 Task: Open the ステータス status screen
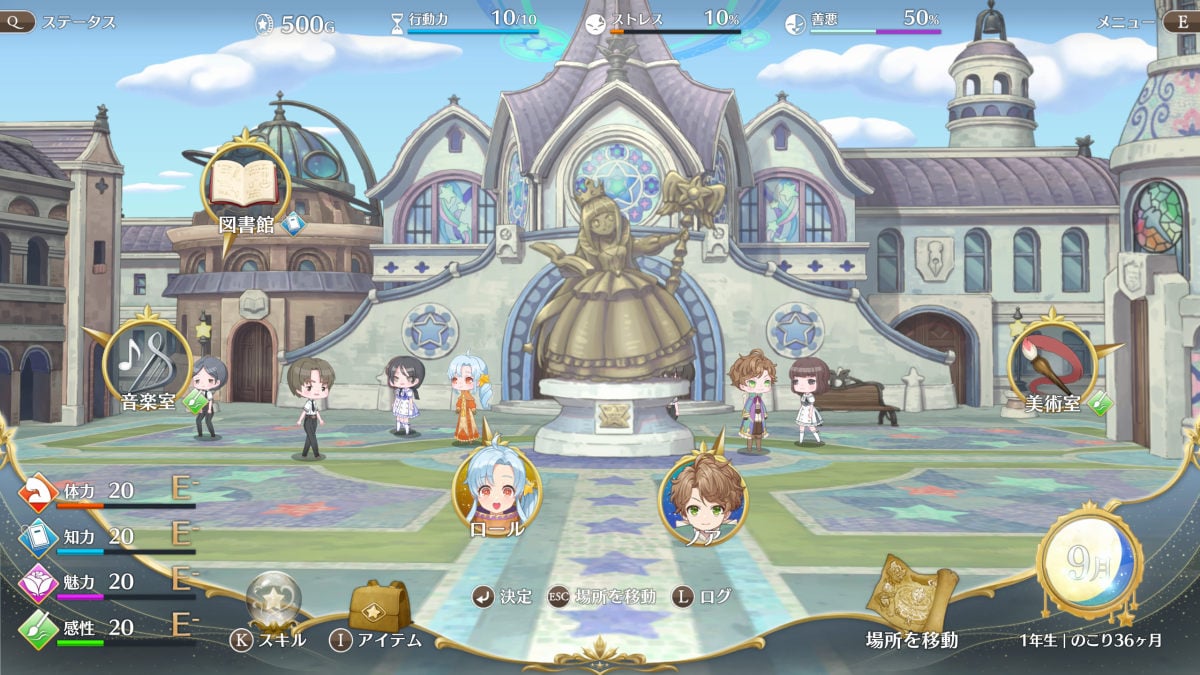pyautogui.click(x=60, y=21)
